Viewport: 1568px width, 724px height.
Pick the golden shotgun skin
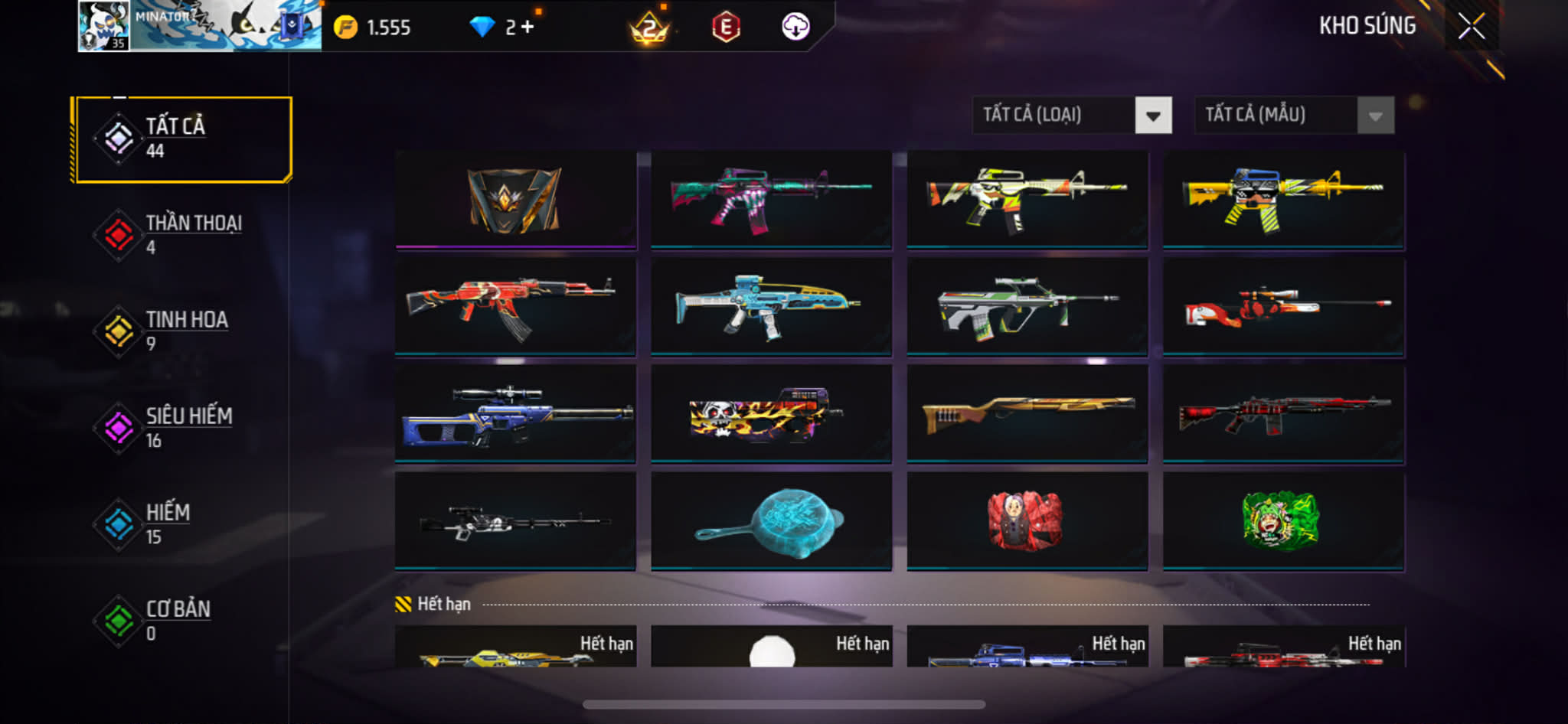[1027, 413]
